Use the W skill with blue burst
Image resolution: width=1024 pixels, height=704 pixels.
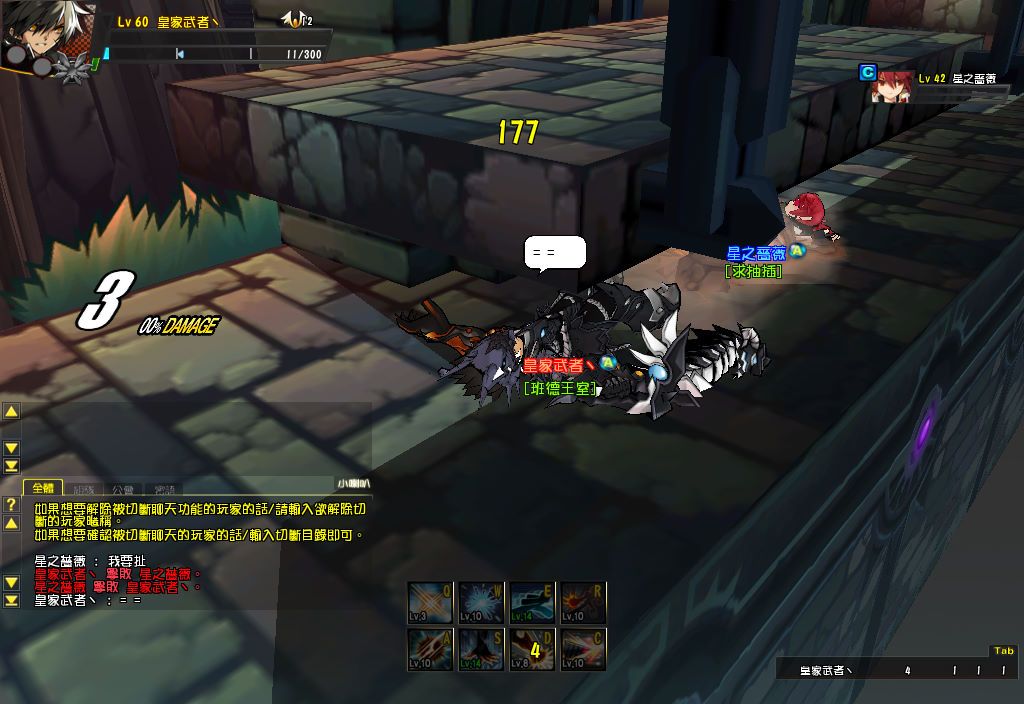click(482, 603)
